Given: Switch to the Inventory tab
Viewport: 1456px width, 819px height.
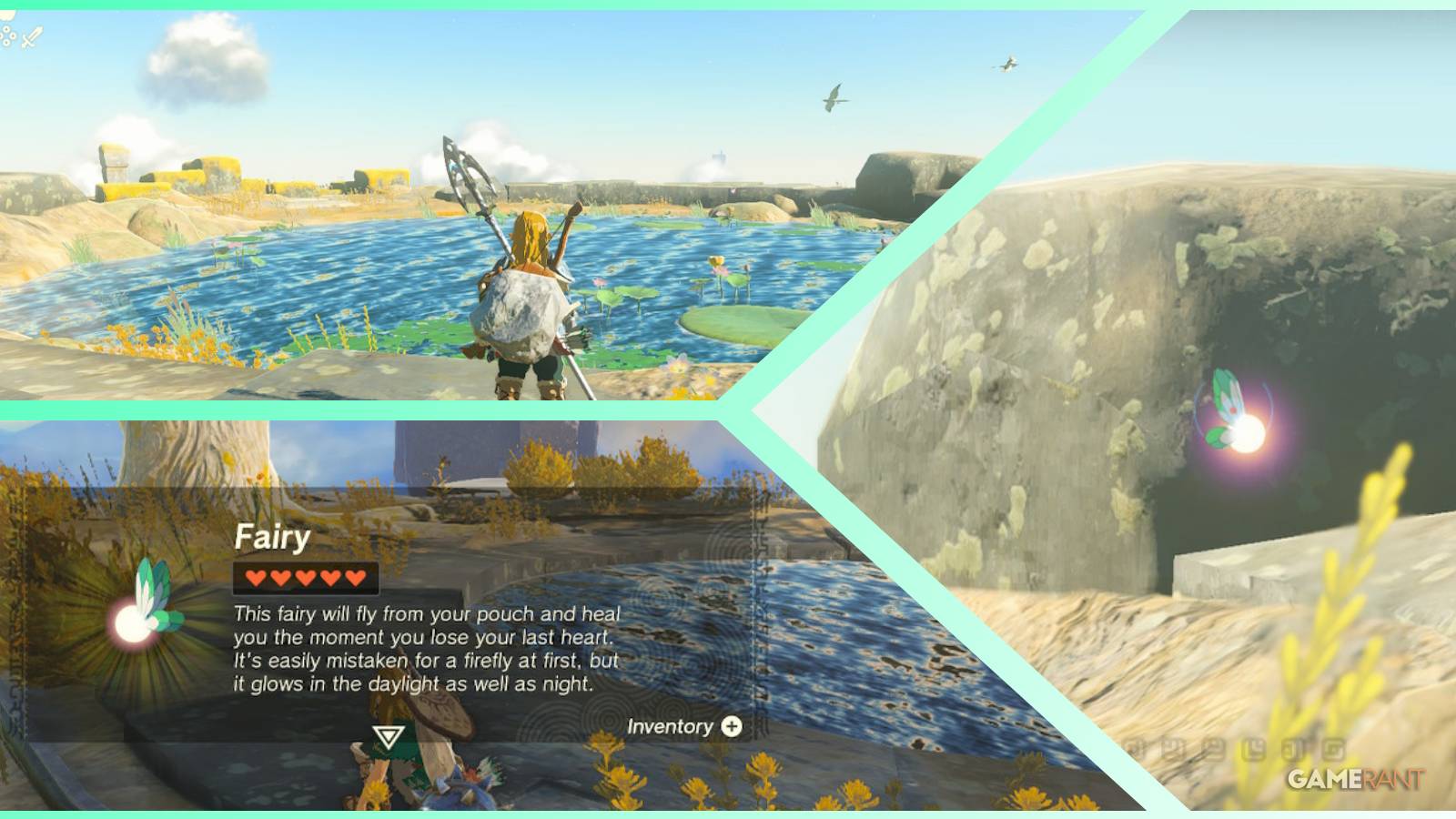Looking at the screenshot, I should (x=671, y=725).
